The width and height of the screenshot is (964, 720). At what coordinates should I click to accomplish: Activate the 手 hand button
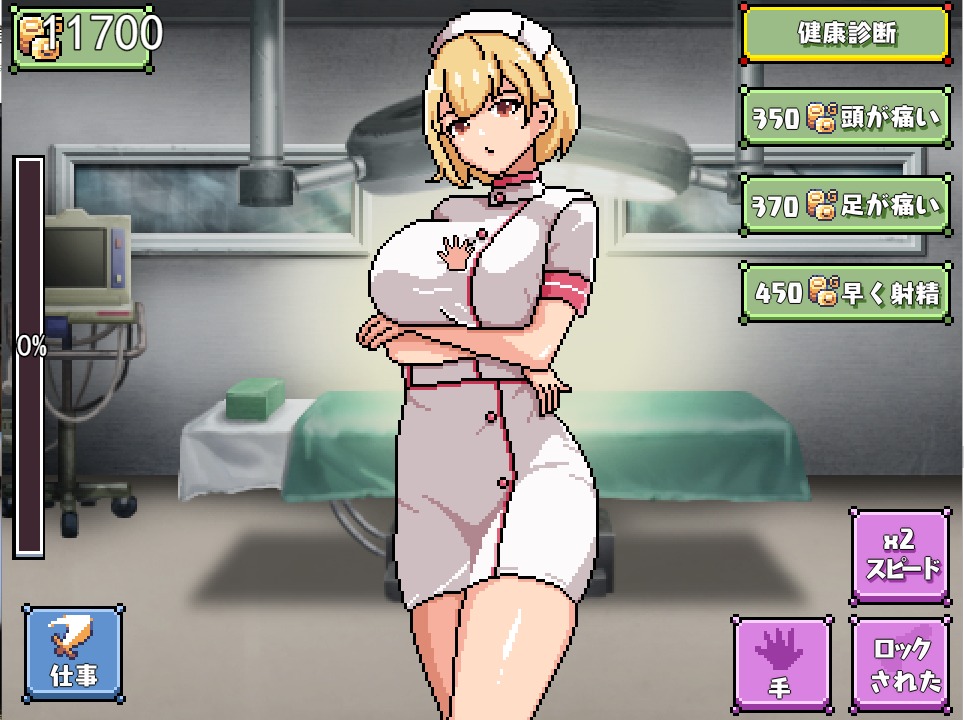click(783, 661)
